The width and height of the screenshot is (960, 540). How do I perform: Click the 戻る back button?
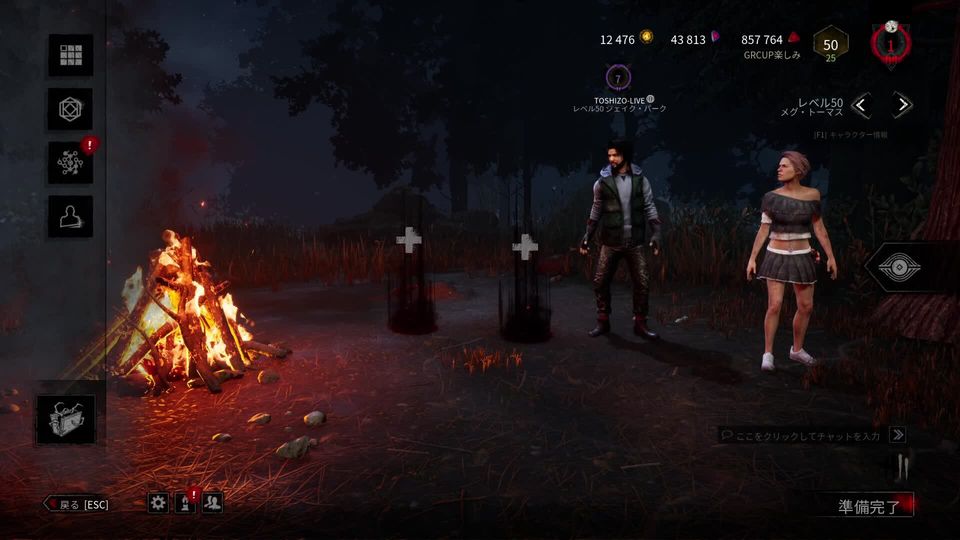point(77,504)
